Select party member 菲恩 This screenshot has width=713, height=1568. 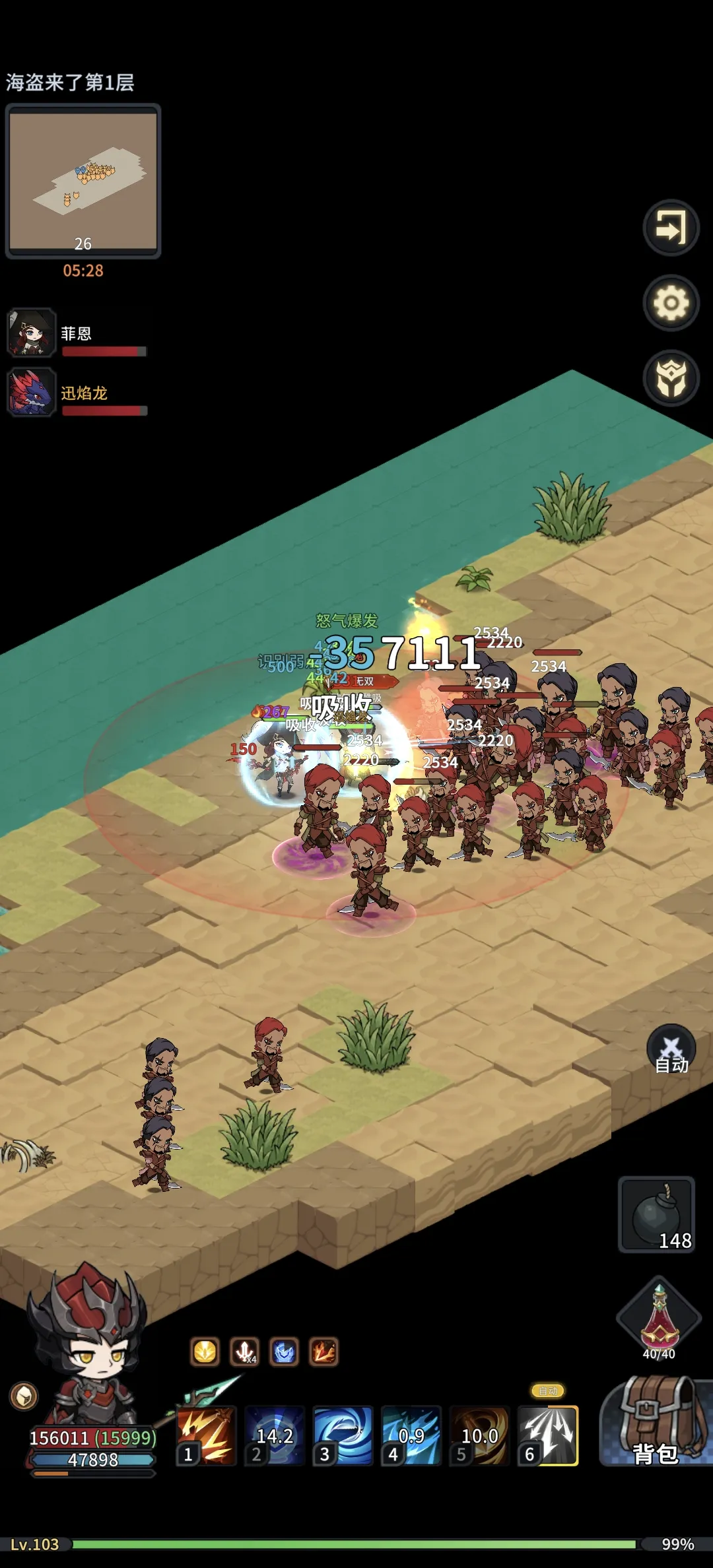coord(30,333)
